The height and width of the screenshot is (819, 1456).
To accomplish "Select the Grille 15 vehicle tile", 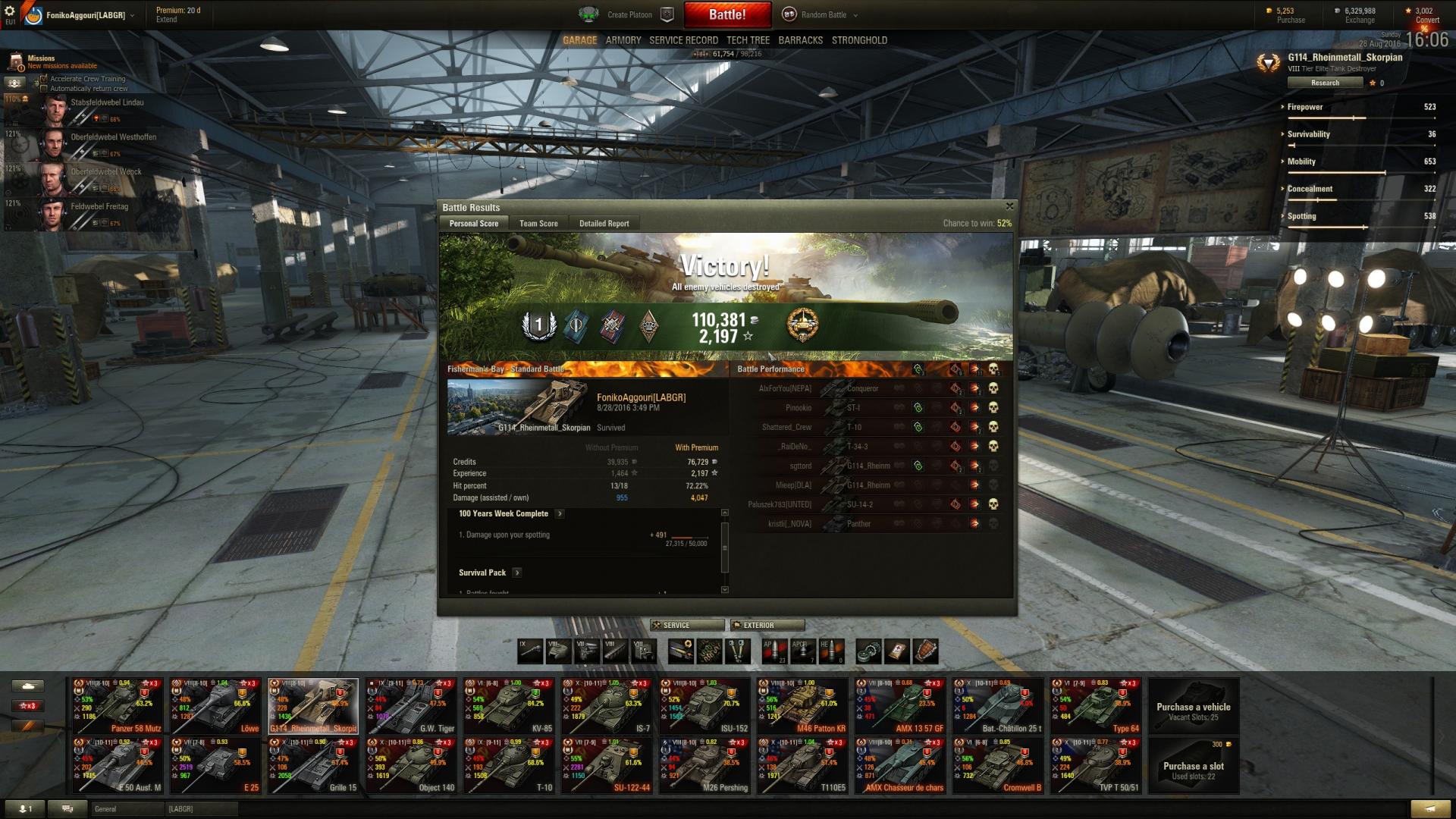I will pyautogui.click(x=313, y=765).
